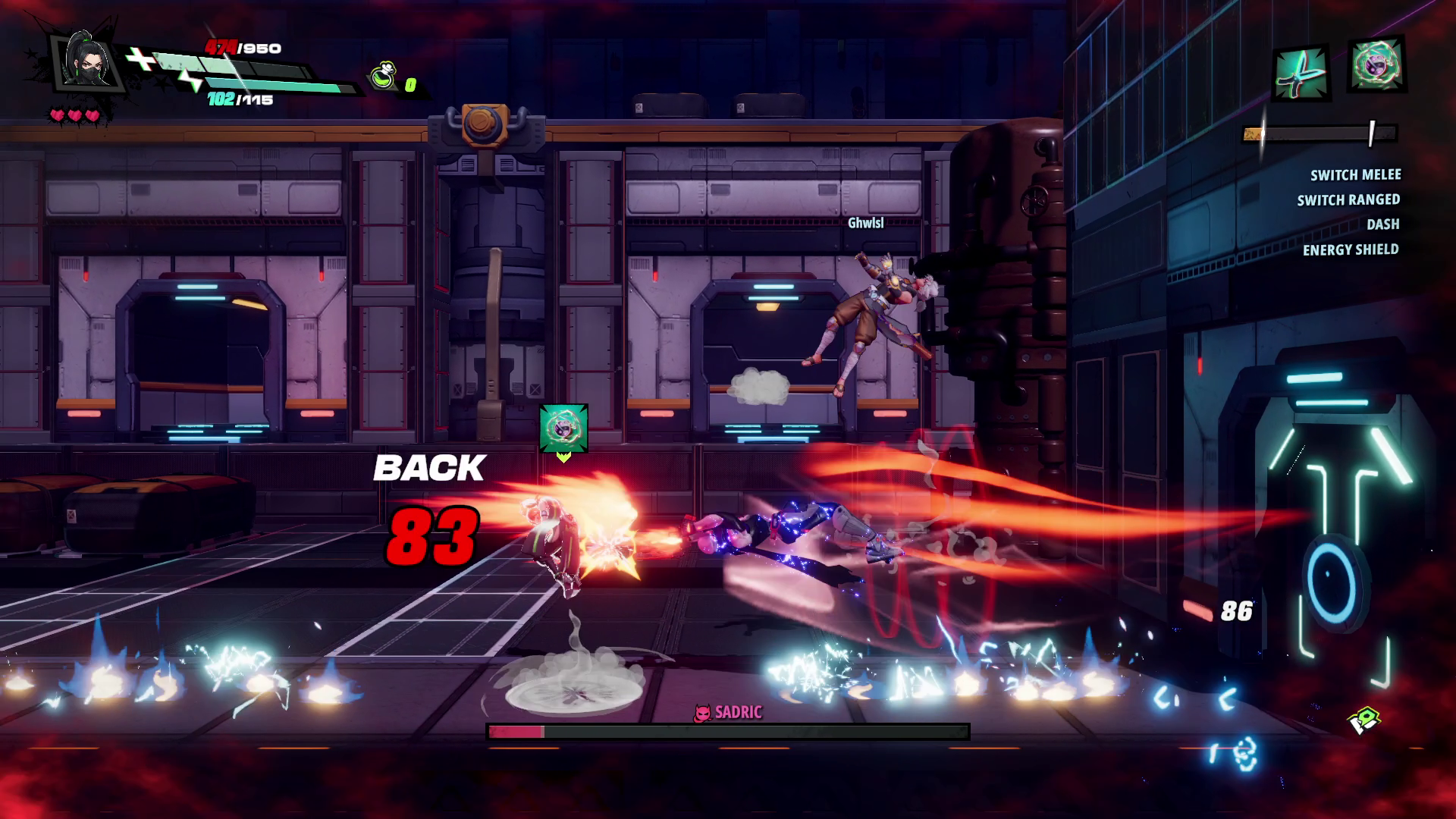Click the green orb pickup marker icon
This screenshot has width=1456, height=819.
pyautogui.click(x=563, y=428)
